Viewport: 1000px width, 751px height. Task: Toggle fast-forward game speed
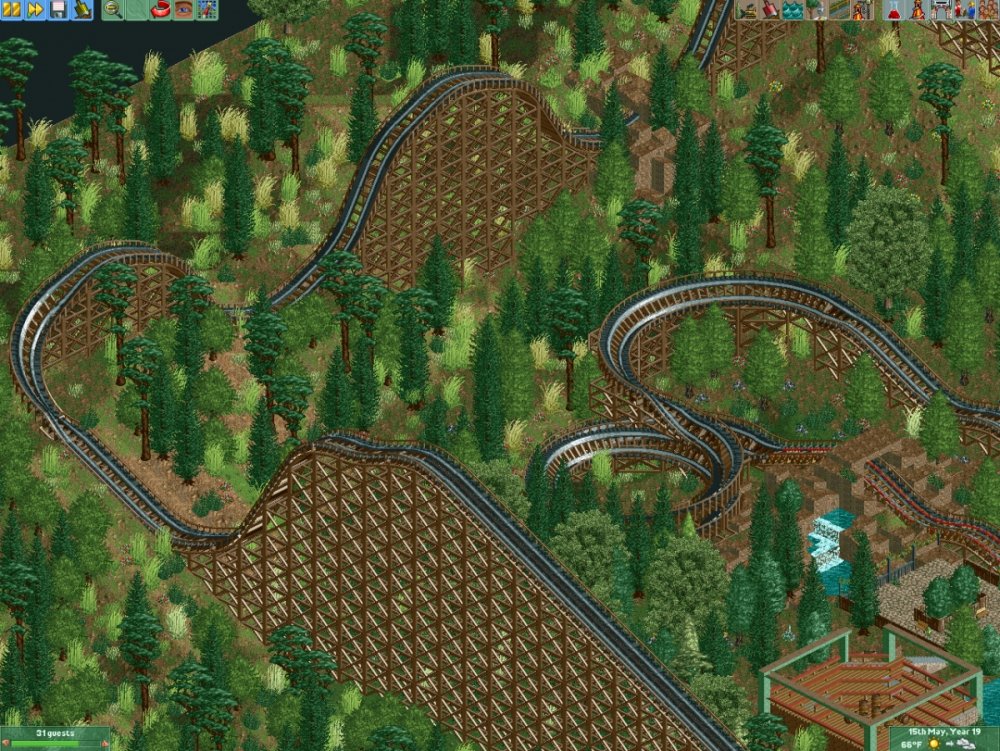click(35, 10)
